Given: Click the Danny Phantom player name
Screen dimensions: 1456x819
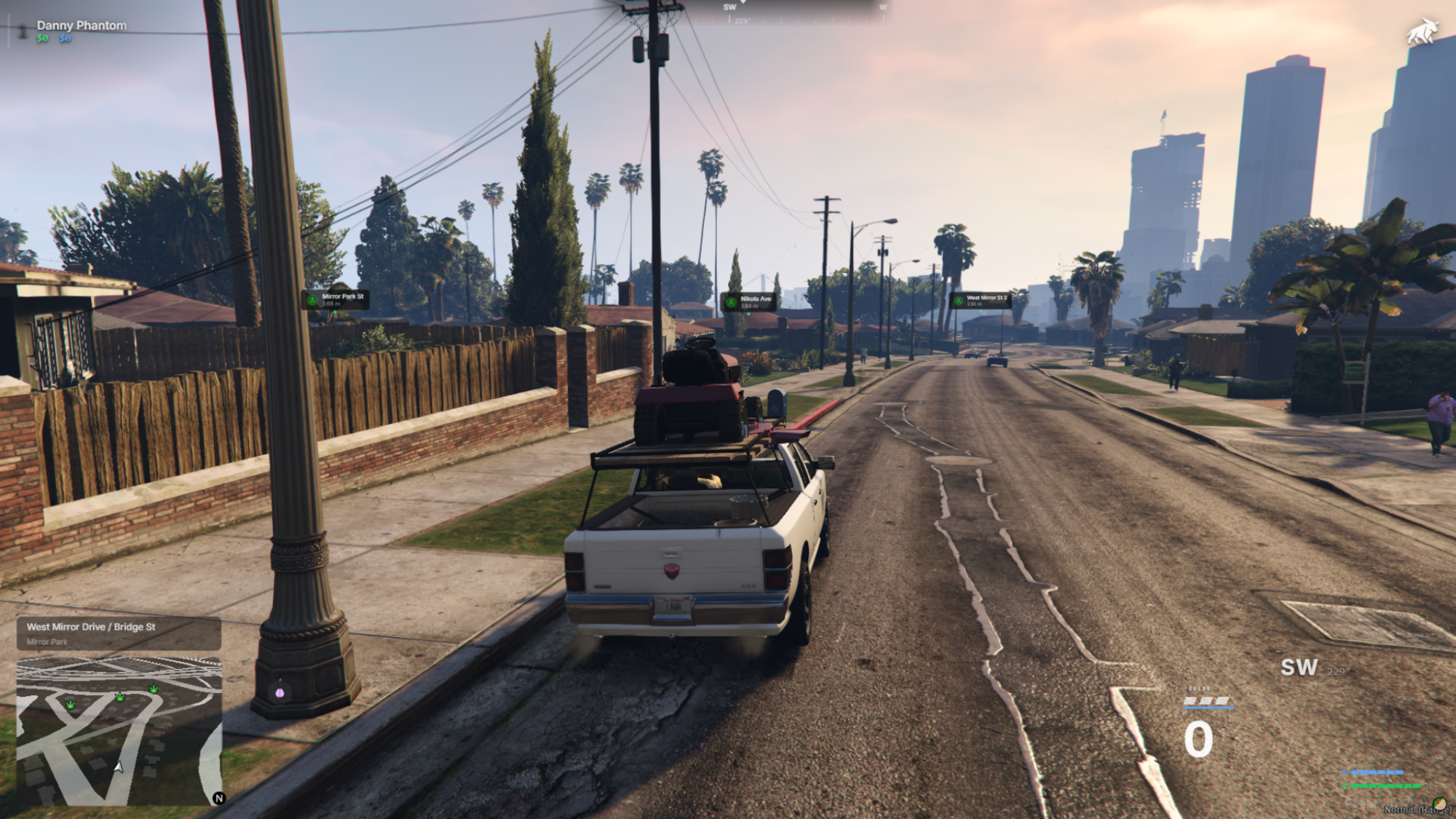Looking at the screenshot, I should 82,25.
